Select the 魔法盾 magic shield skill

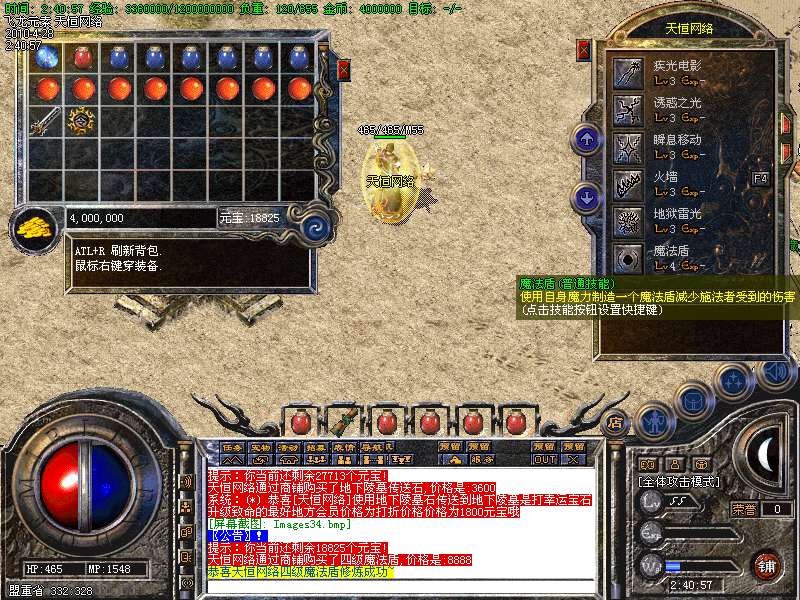pos(628,258)
